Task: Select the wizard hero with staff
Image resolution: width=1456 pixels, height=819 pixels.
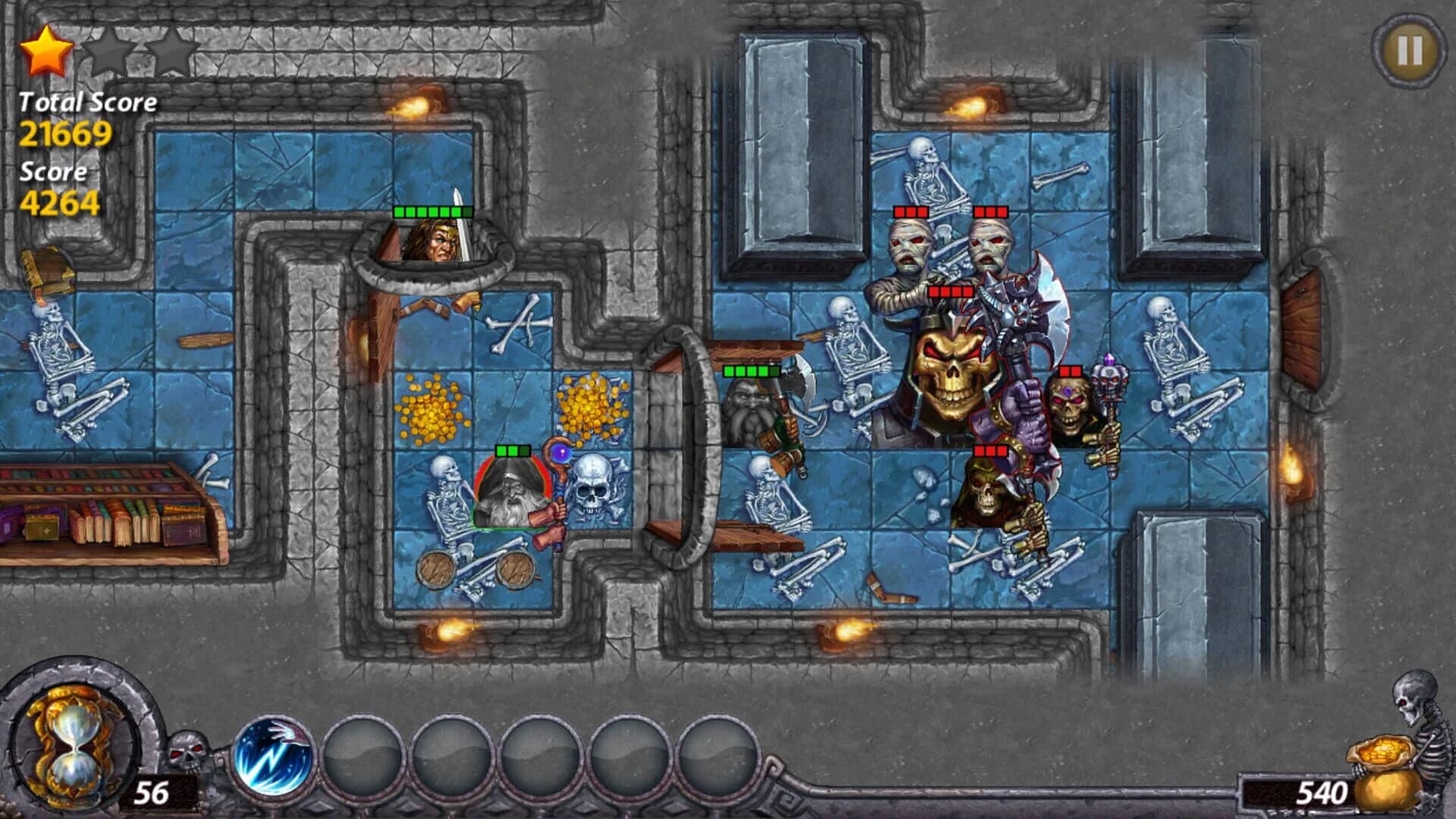Action: point(512,493)
